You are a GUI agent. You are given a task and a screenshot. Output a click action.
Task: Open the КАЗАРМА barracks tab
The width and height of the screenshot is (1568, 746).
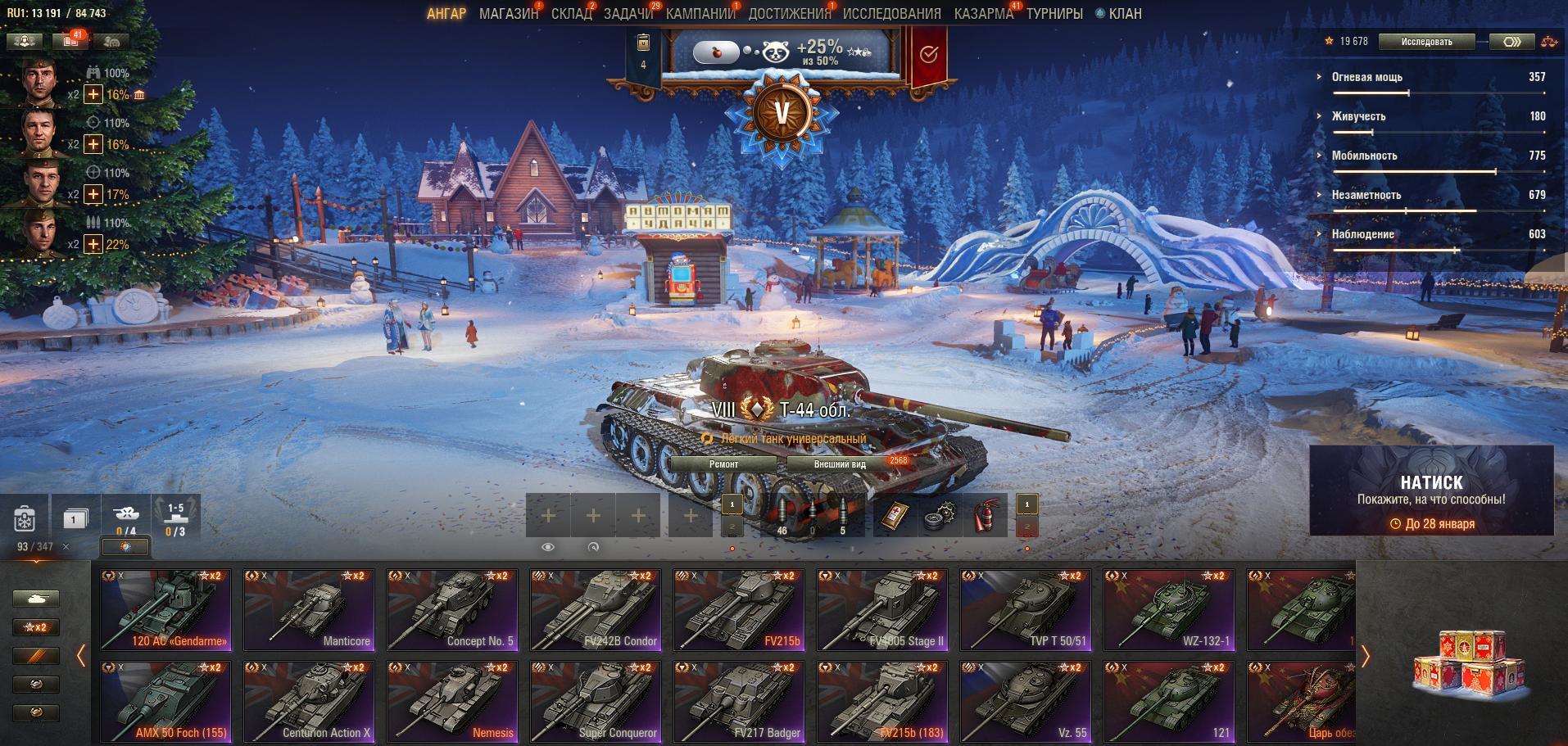pos(983,14)
